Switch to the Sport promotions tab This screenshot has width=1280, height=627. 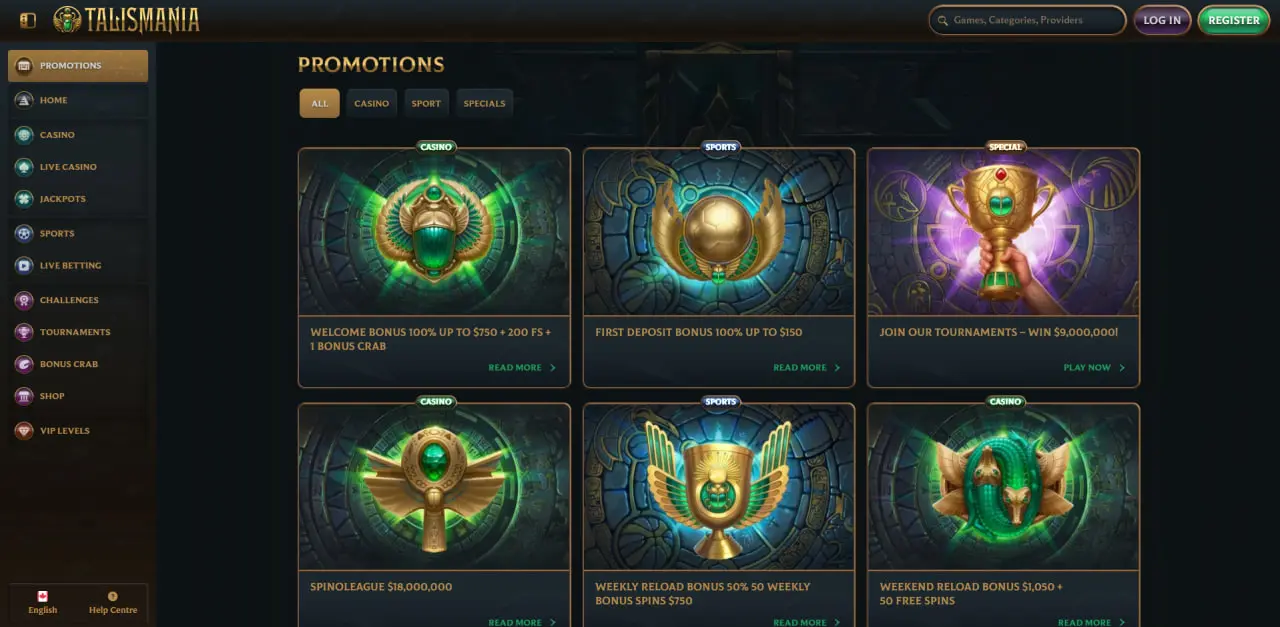click(426, 104)
